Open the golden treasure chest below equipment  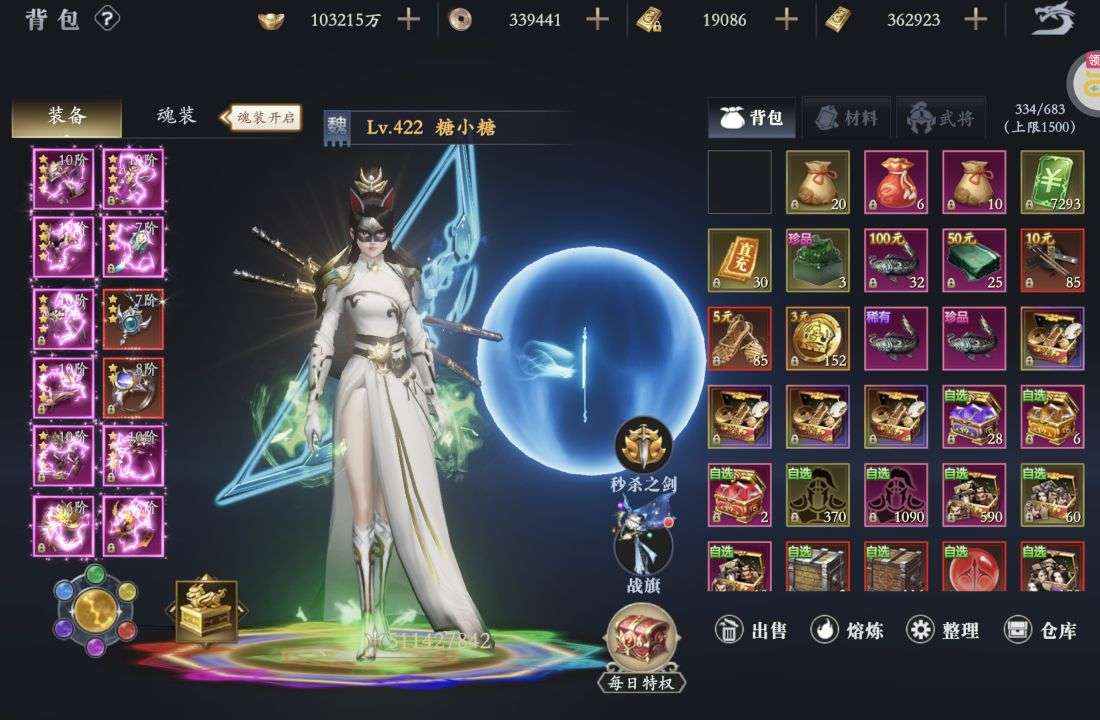[x=206, y=610]
